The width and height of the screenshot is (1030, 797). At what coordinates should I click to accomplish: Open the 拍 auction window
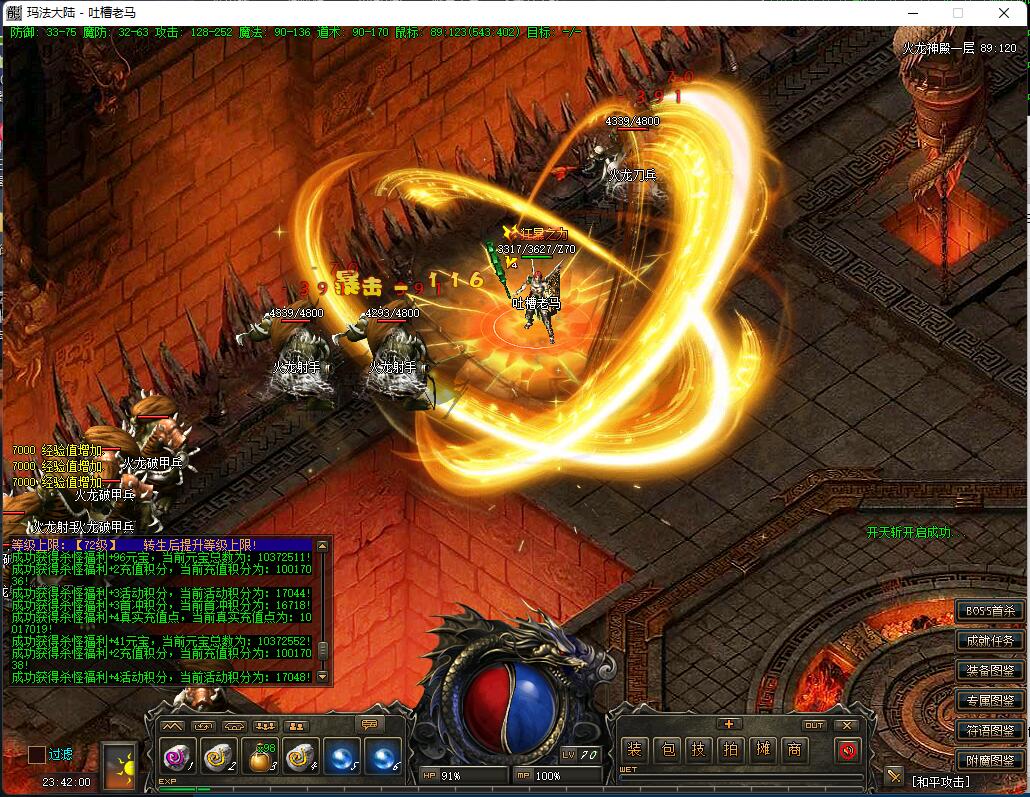[x=731, y=749]
